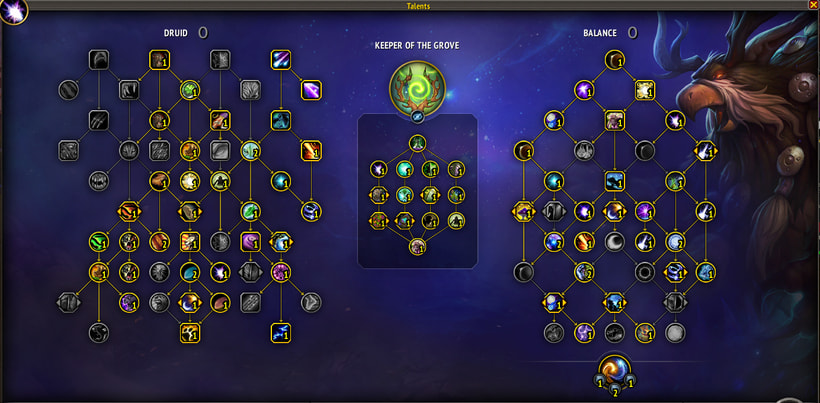
Task: Choose the lowest node of Keeper of the Grove tree
Action: pos(418,246)
